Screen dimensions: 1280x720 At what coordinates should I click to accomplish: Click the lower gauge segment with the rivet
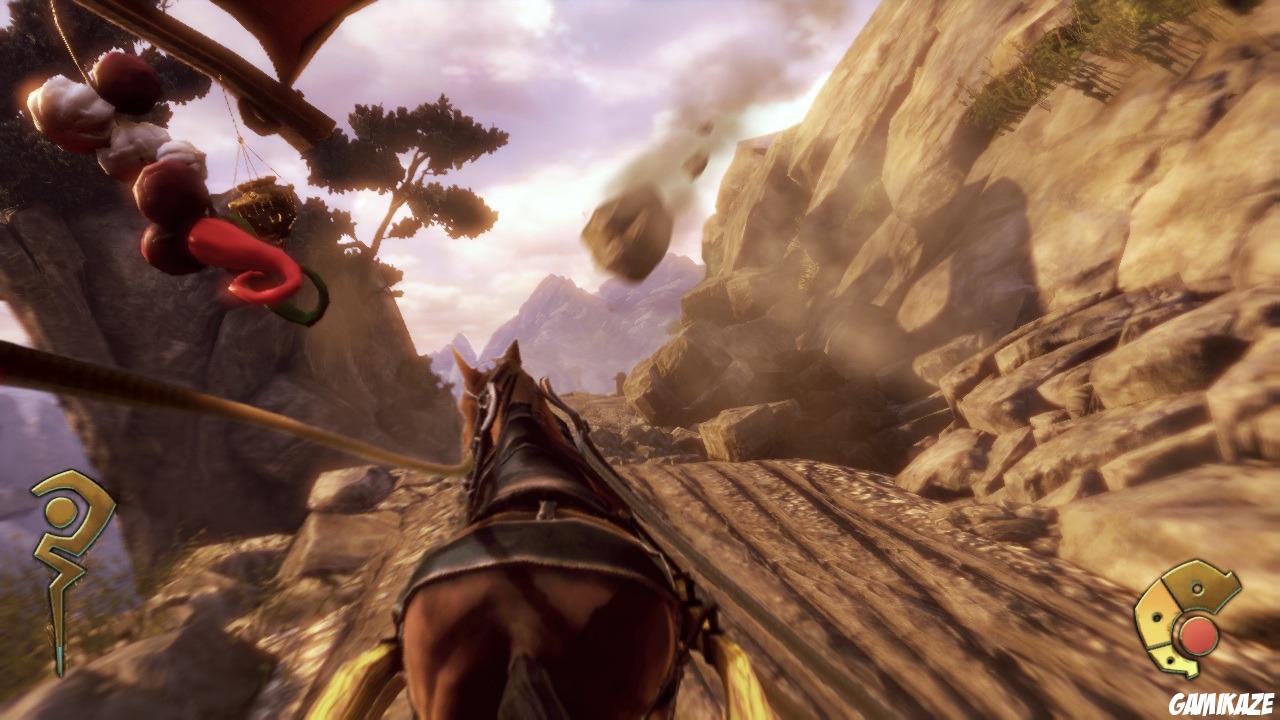point(1170,660)
